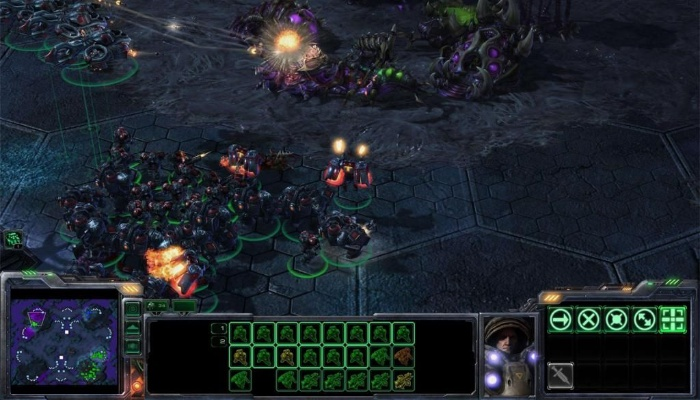Choose the Patrol command
Screen dimensions: 700x400
click(645, 319)
